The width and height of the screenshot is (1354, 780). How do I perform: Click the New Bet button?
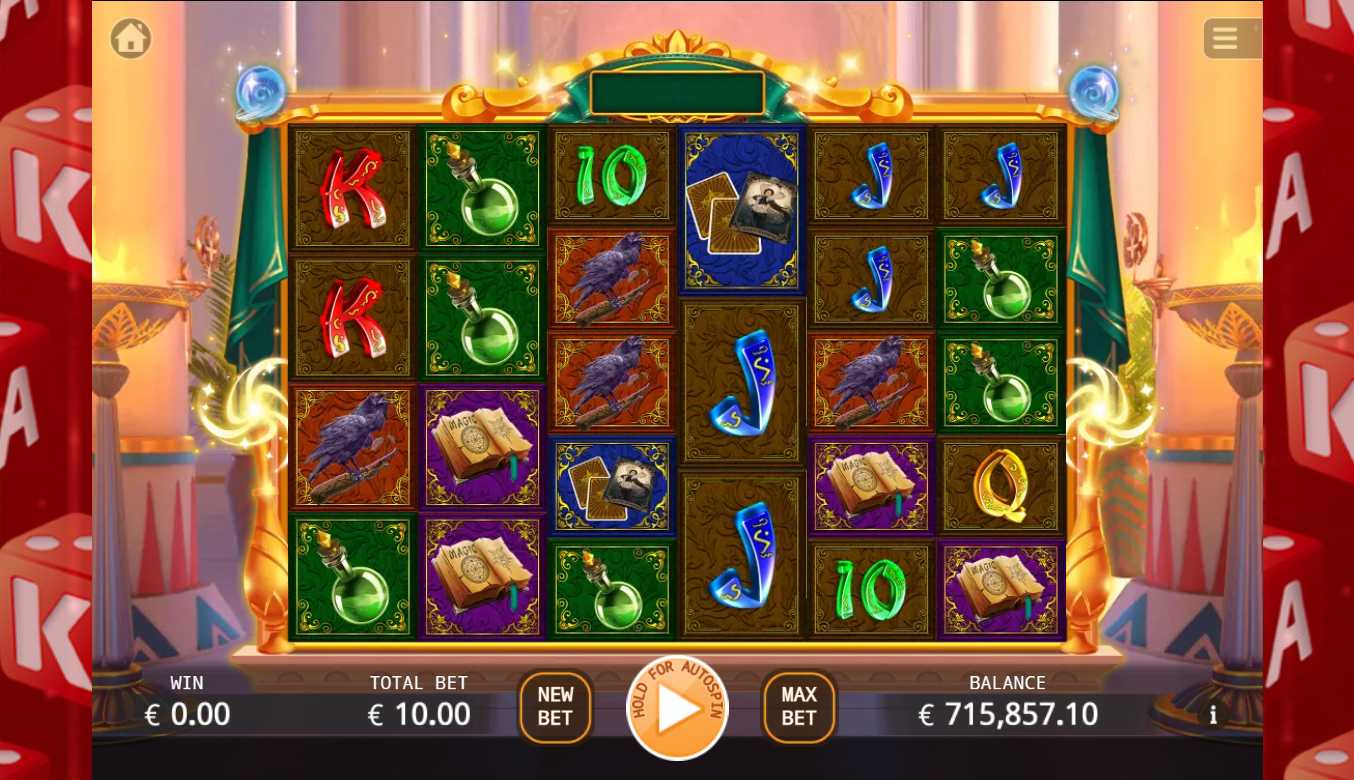pyautogui.click(x=555, y=706)
